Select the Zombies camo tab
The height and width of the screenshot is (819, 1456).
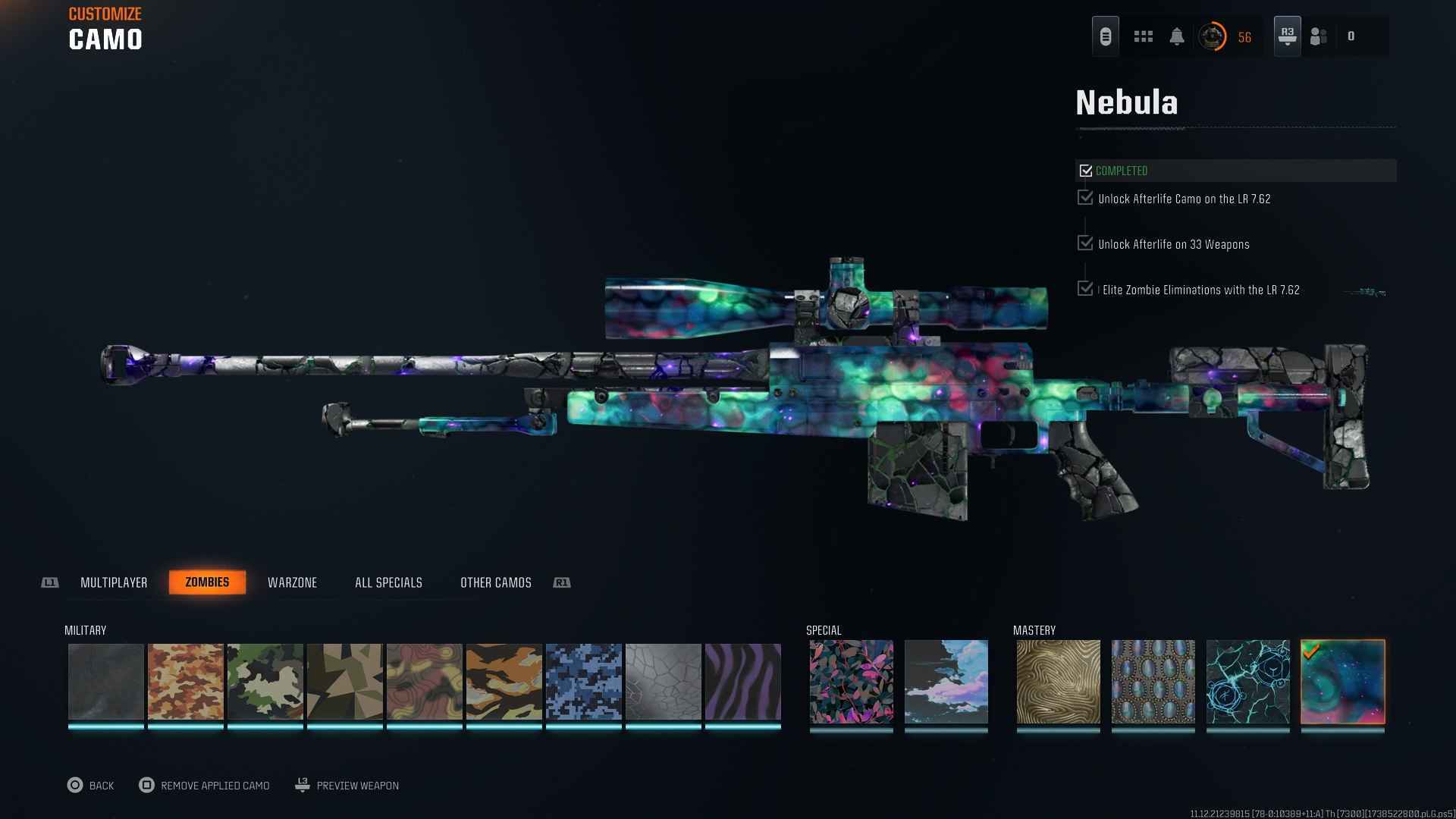(x=207, y=582)
